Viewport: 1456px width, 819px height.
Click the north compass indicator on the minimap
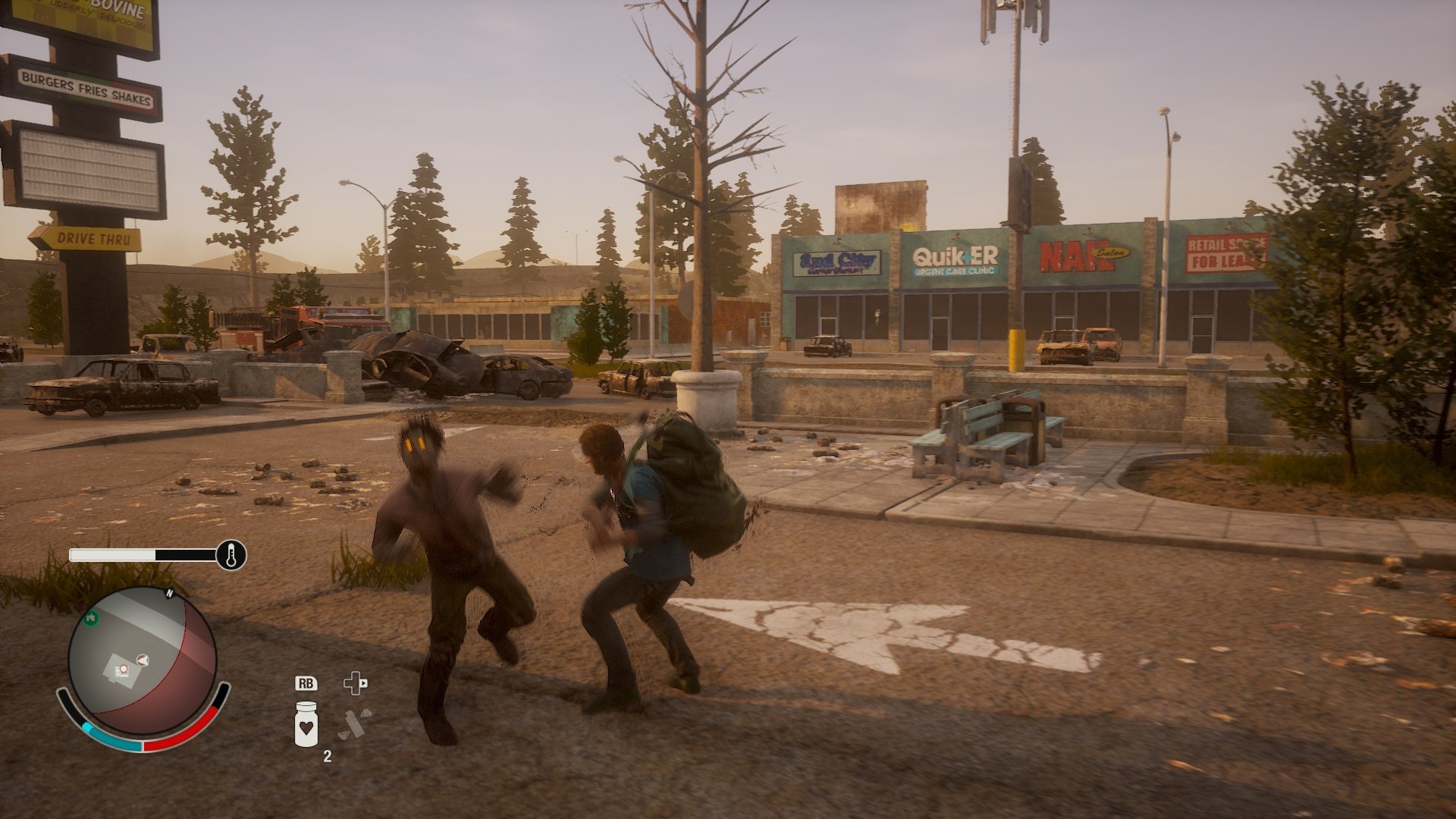[168, 594]
